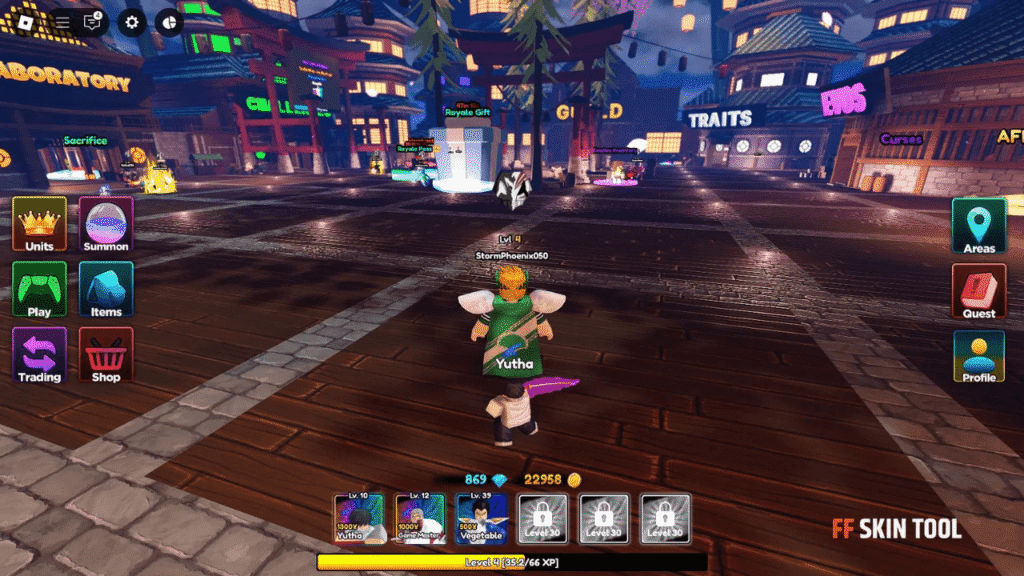Open the Trading menu
This screenshot has height=576, width=1024.
(40, 355)
